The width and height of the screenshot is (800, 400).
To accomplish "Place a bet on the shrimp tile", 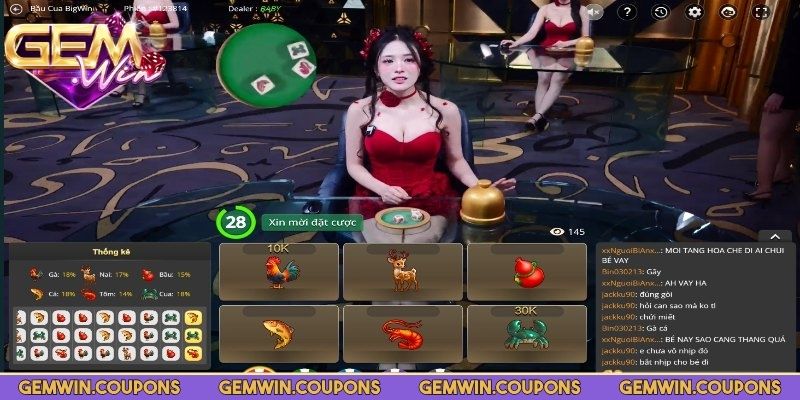I will pos(402,333).
